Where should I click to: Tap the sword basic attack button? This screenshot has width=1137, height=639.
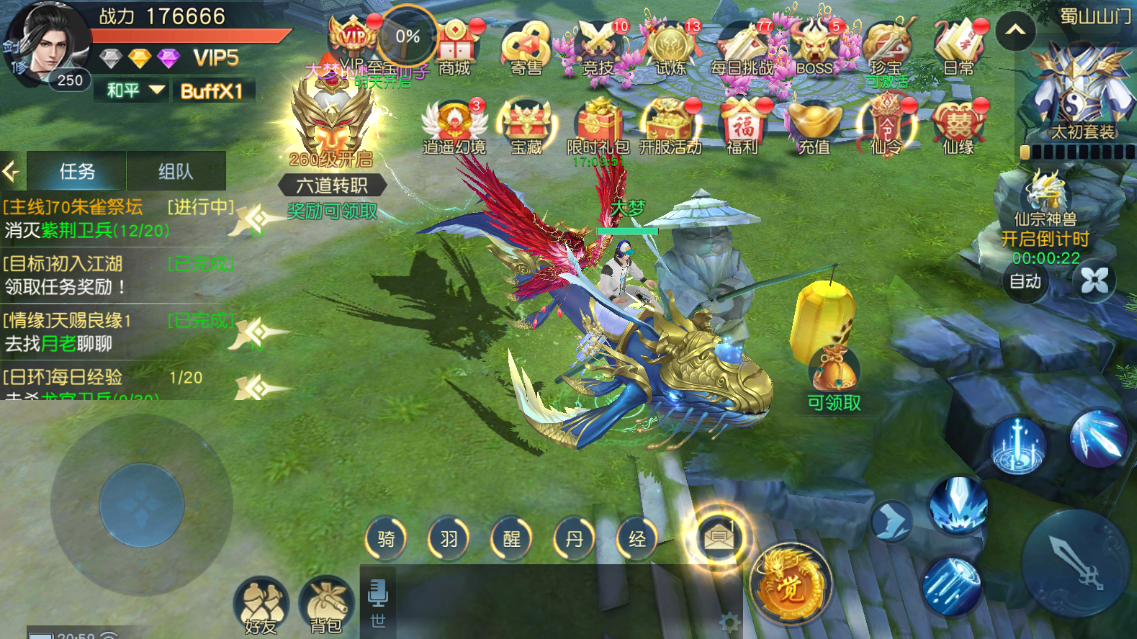click(1076, 563)
